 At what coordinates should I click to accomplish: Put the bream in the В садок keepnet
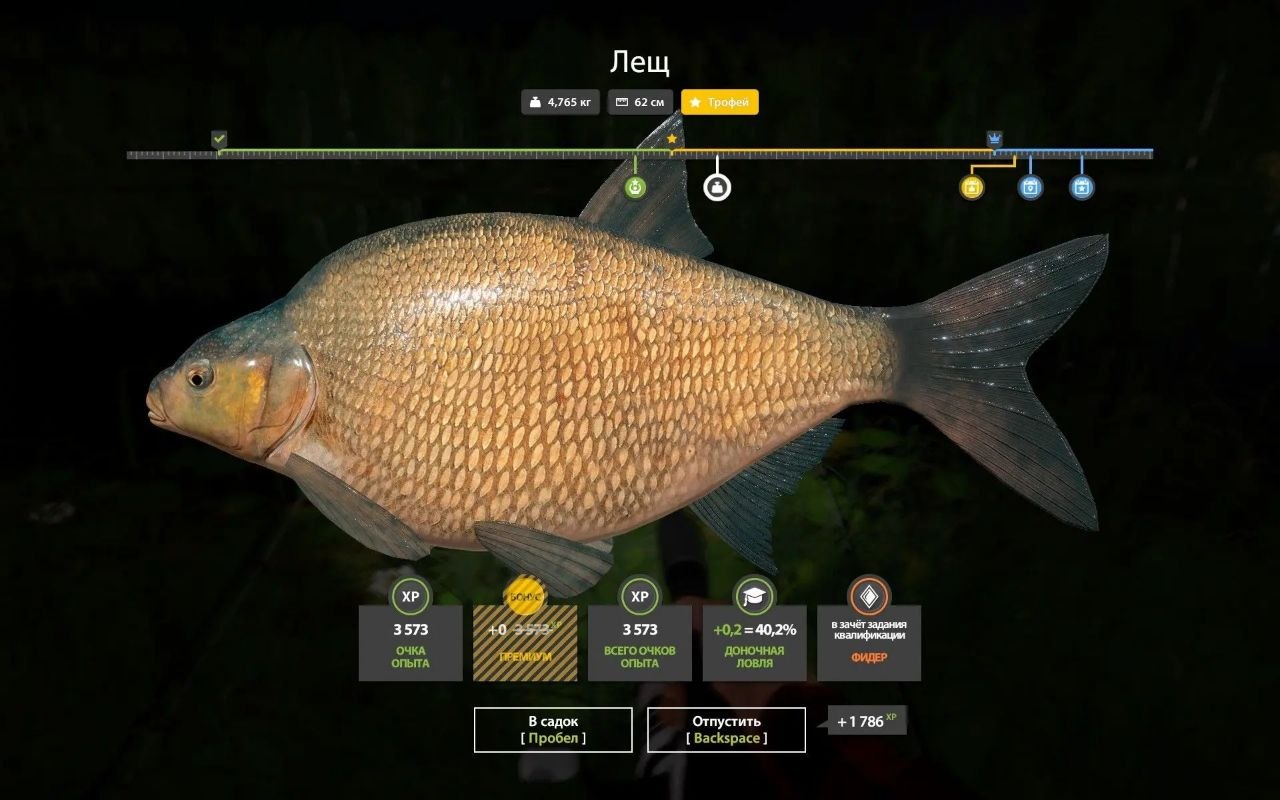point(553,729)
